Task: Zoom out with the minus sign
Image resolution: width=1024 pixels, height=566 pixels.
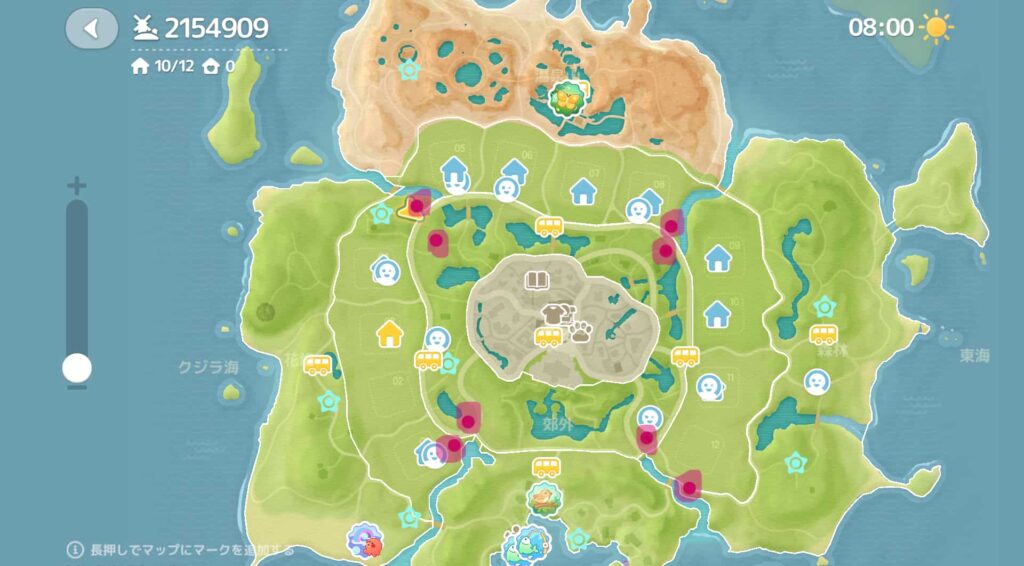Action: point(77,387)
